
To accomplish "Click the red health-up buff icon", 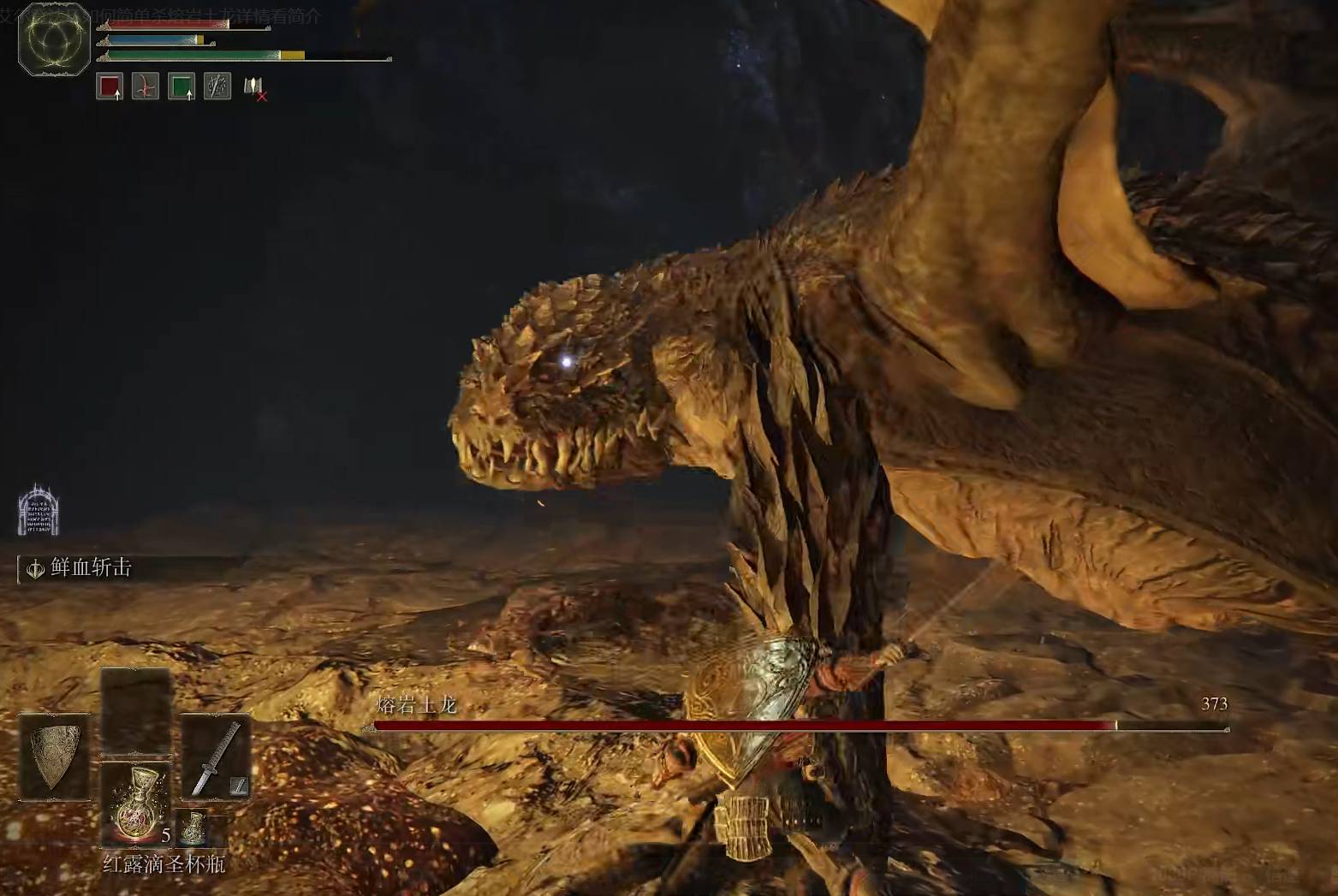I will 110,86.
